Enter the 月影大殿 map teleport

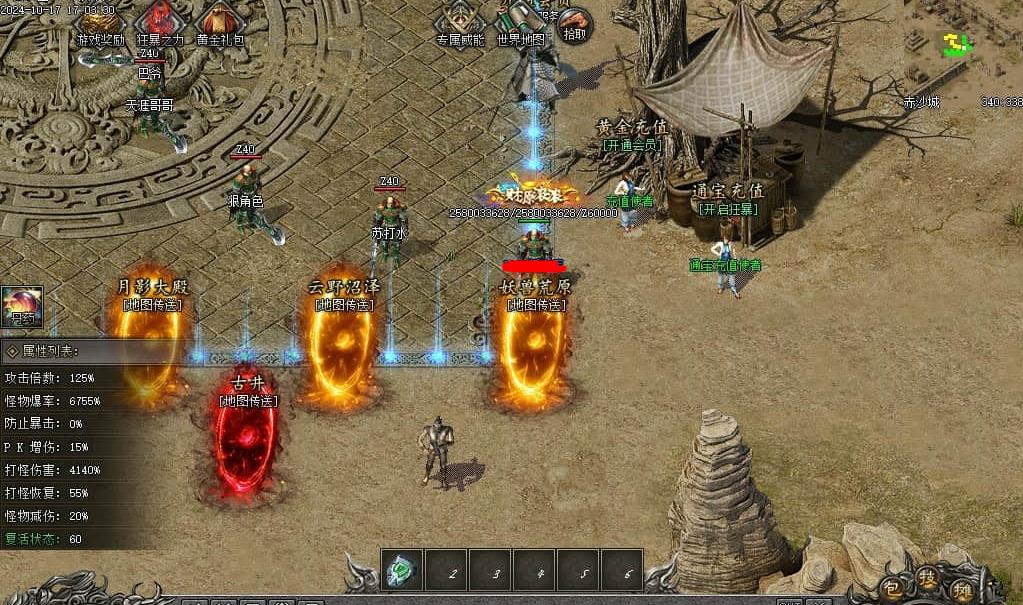coord(150,345)
